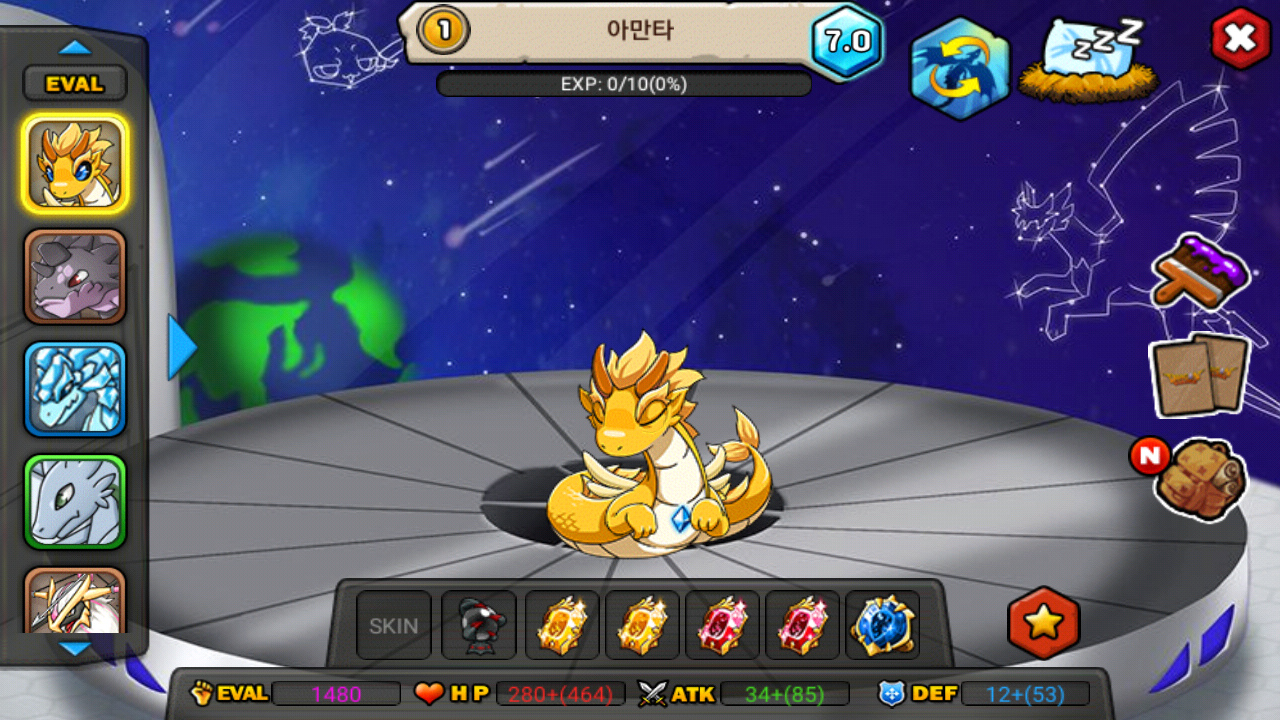This screenshot has width=1280, height=720.
Task: Open the dragon cards deck
Action: coord(1200,374)
